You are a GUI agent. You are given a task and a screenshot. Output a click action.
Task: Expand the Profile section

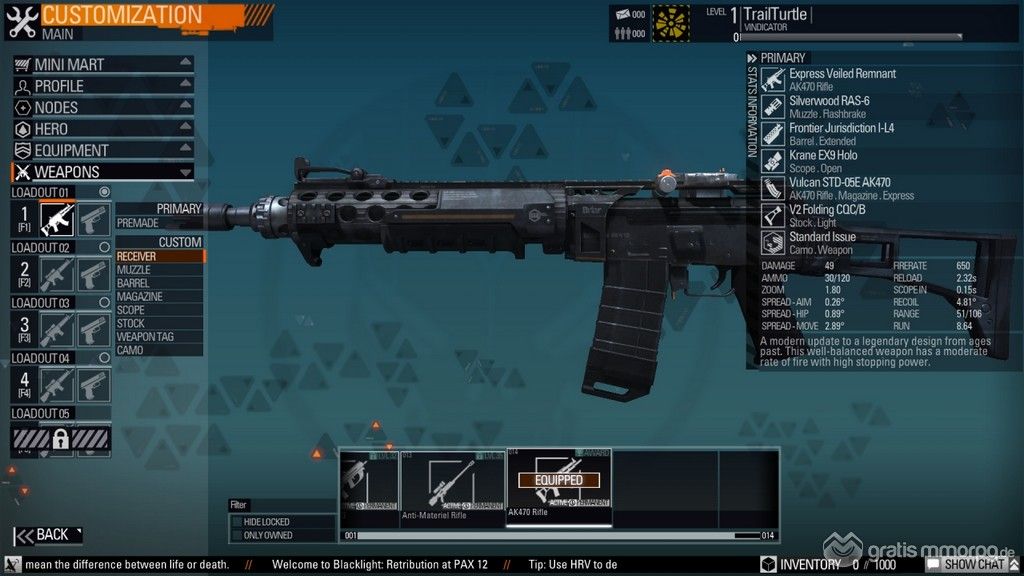(x=102, y=86)
